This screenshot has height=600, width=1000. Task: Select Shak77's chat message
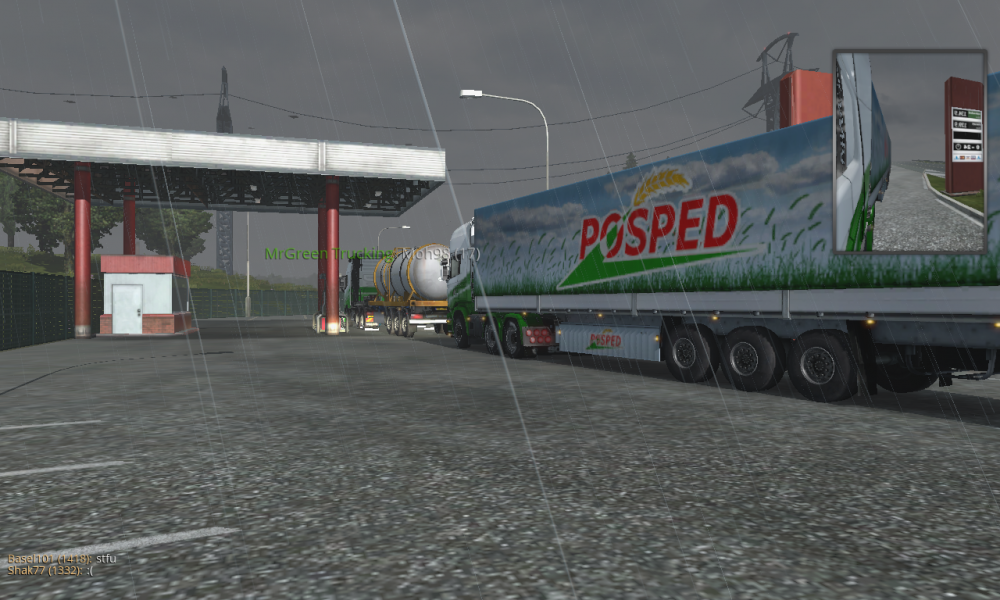51,570
